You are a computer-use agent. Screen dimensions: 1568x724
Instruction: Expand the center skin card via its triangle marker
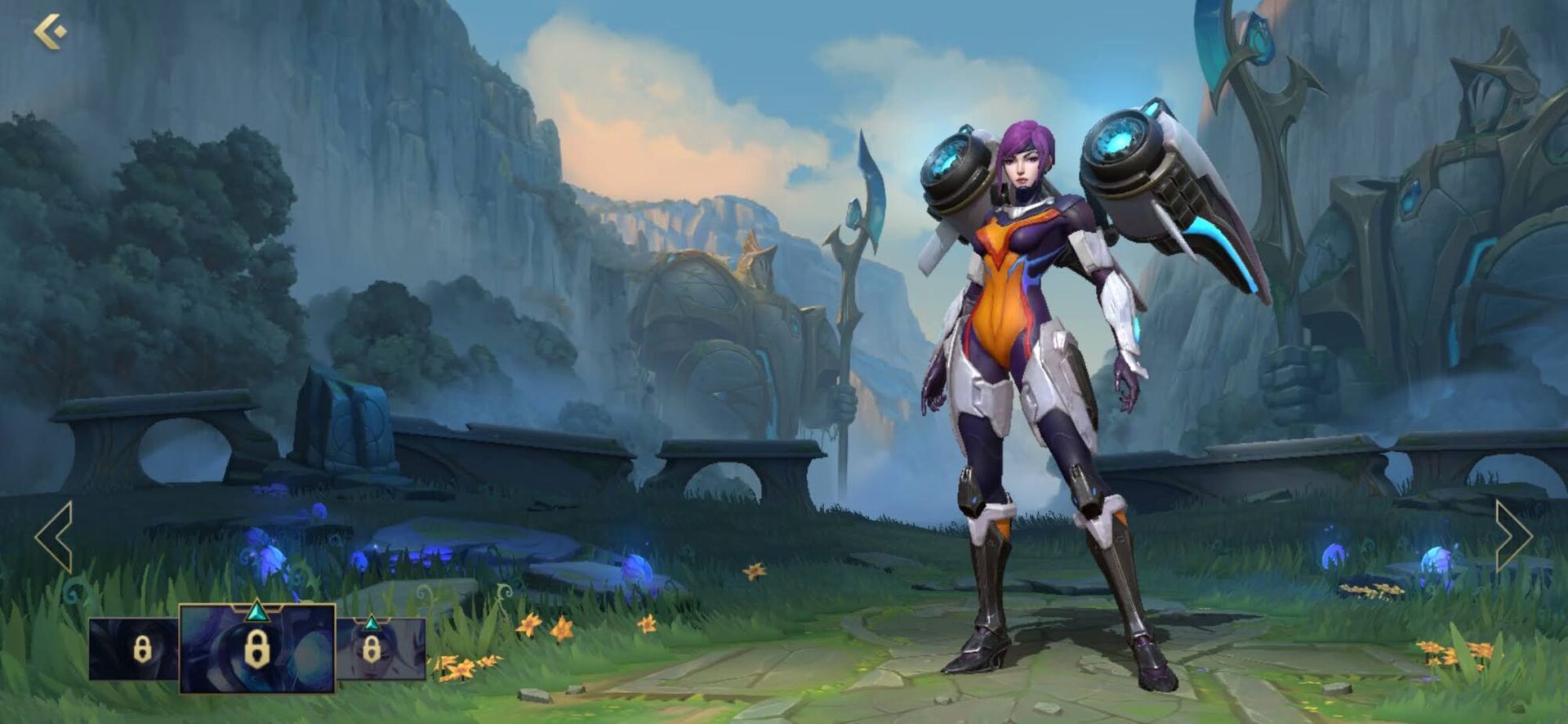tap(257, 613)
